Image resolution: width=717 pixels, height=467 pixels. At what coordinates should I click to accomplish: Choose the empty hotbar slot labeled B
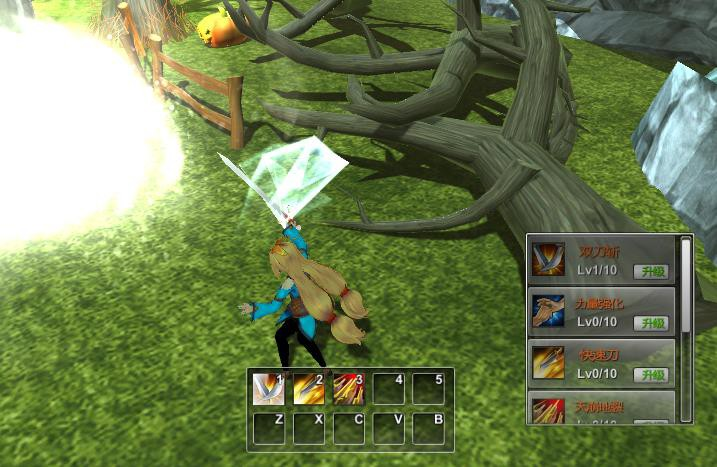tap(428, 428)
